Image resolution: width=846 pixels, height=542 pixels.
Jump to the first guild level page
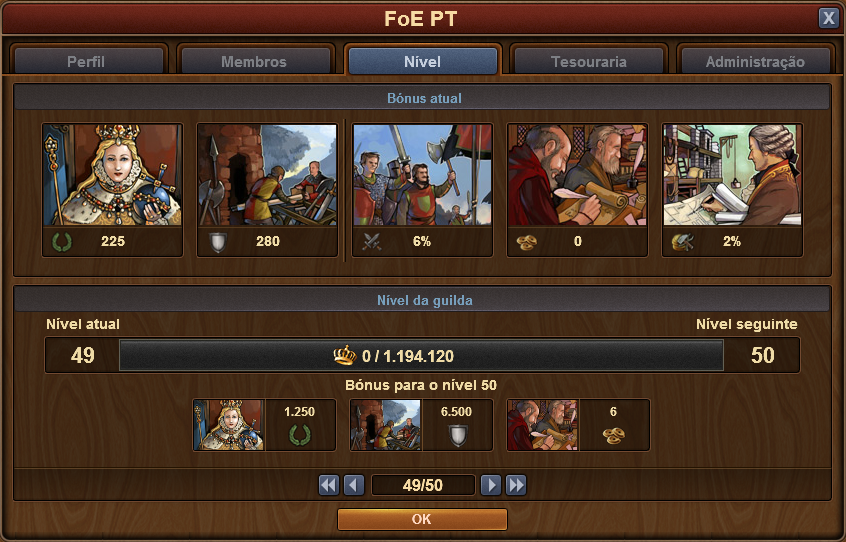(x=329, y=485)
